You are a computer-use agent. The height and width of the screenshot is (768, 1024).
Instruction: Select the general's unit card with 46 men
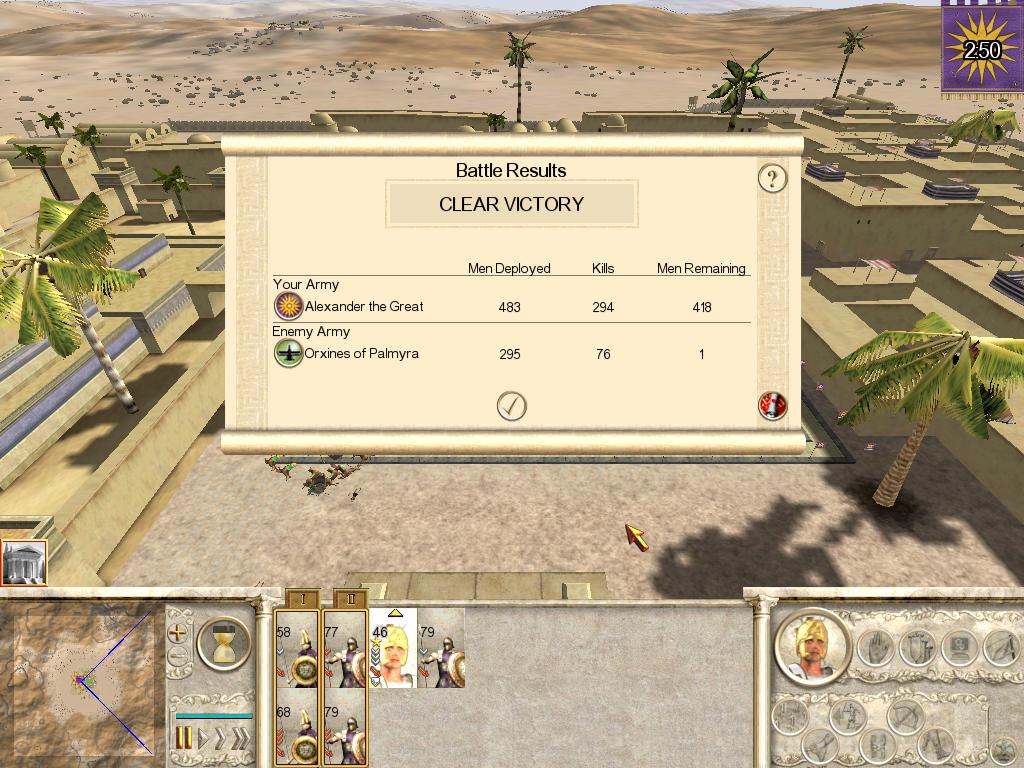pyautogui.click(x=393, y=648)
